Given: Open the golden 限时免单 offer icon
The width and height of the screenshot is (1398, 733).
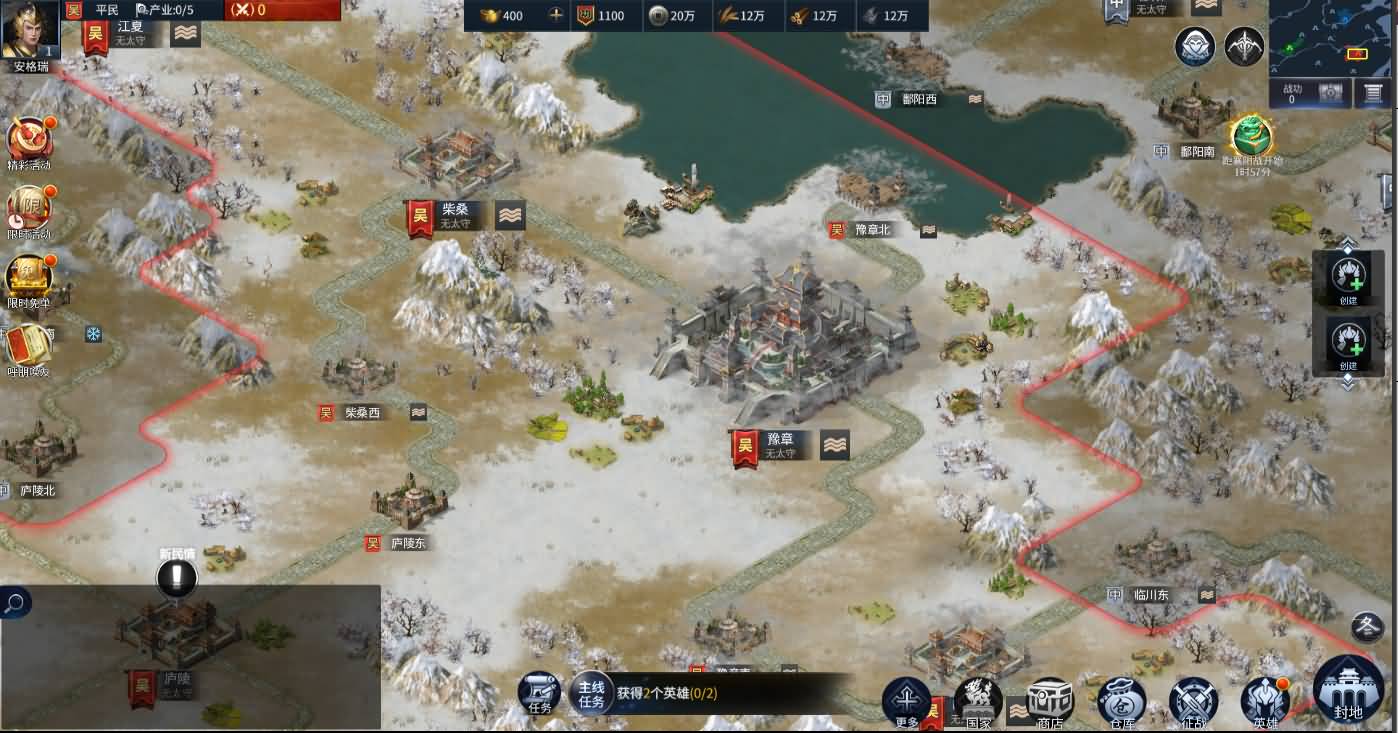Looking at the screenshot, I should tap(27, 278).
